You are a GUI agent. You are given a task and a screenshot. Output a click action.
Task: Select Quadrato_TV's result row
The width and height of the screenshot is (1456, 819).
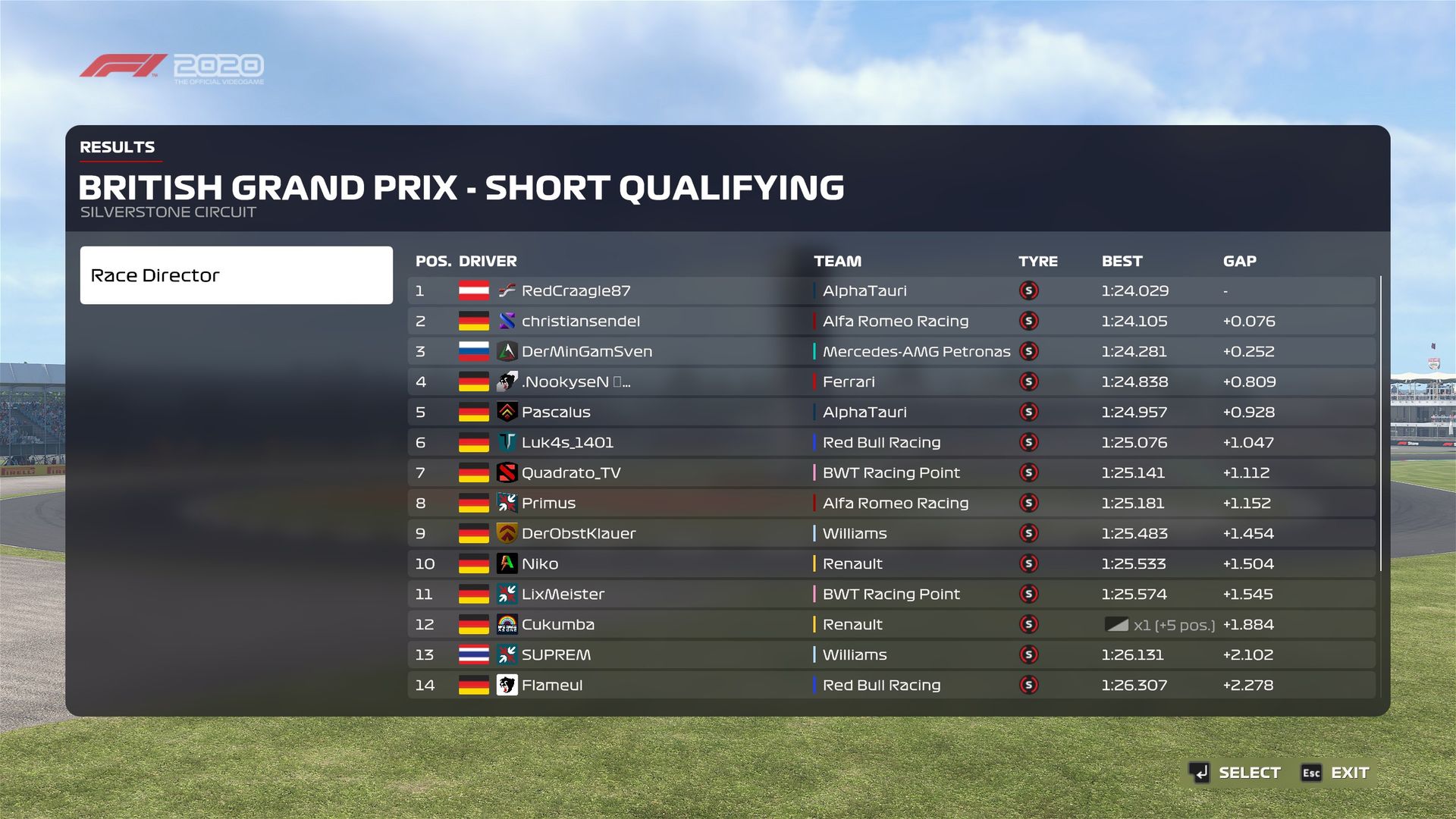891,472
